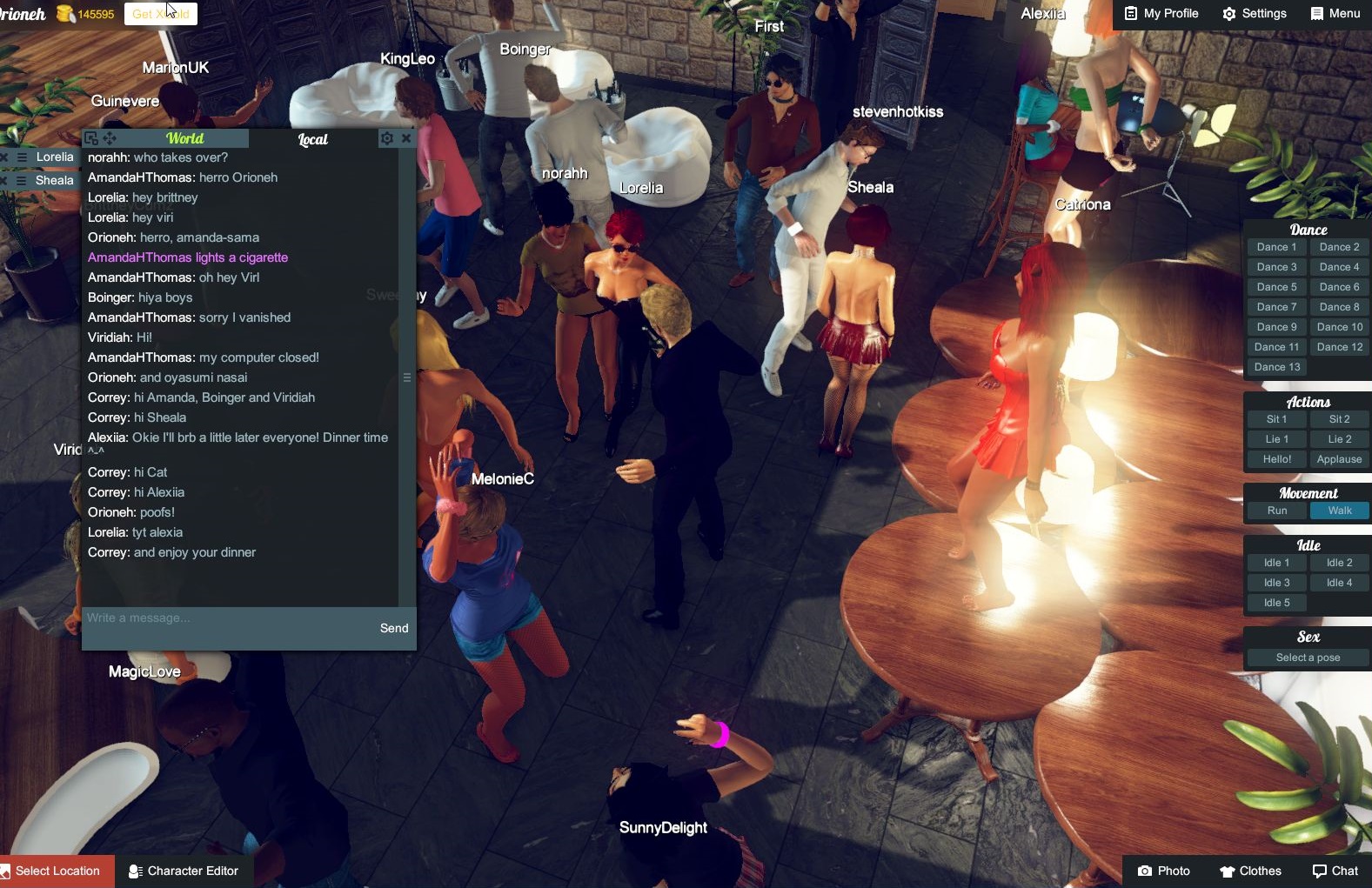Open the Menu at top right
The width and height of the screenshot is (1372, 888).
pyautogui.click(x=1335, y=13)
